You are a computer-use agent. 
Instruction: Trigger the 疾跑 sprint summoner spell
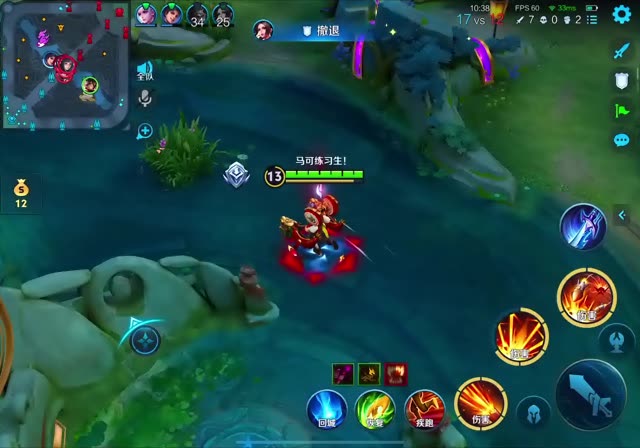coord(424,409)
